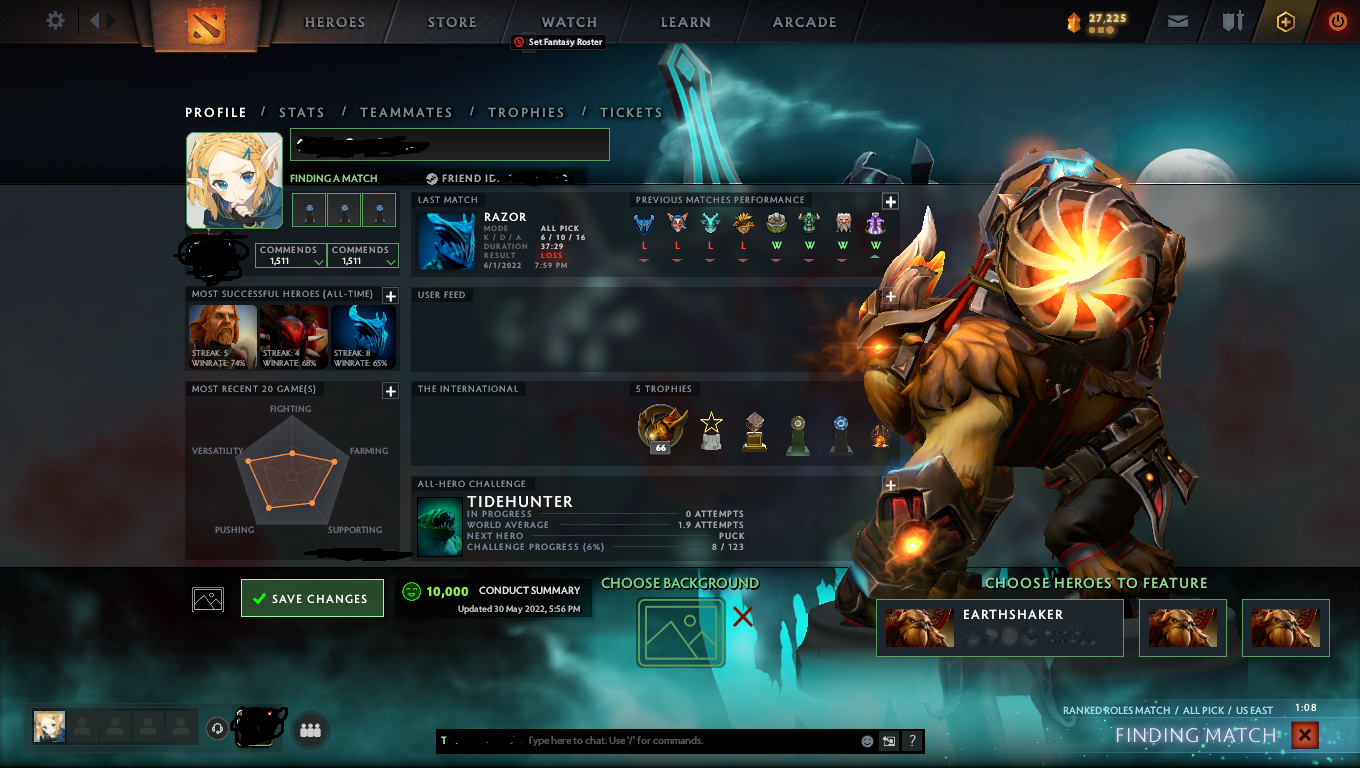
Task: Expand Previous Matches Performance with the plus button
Action: pos(889,201)
